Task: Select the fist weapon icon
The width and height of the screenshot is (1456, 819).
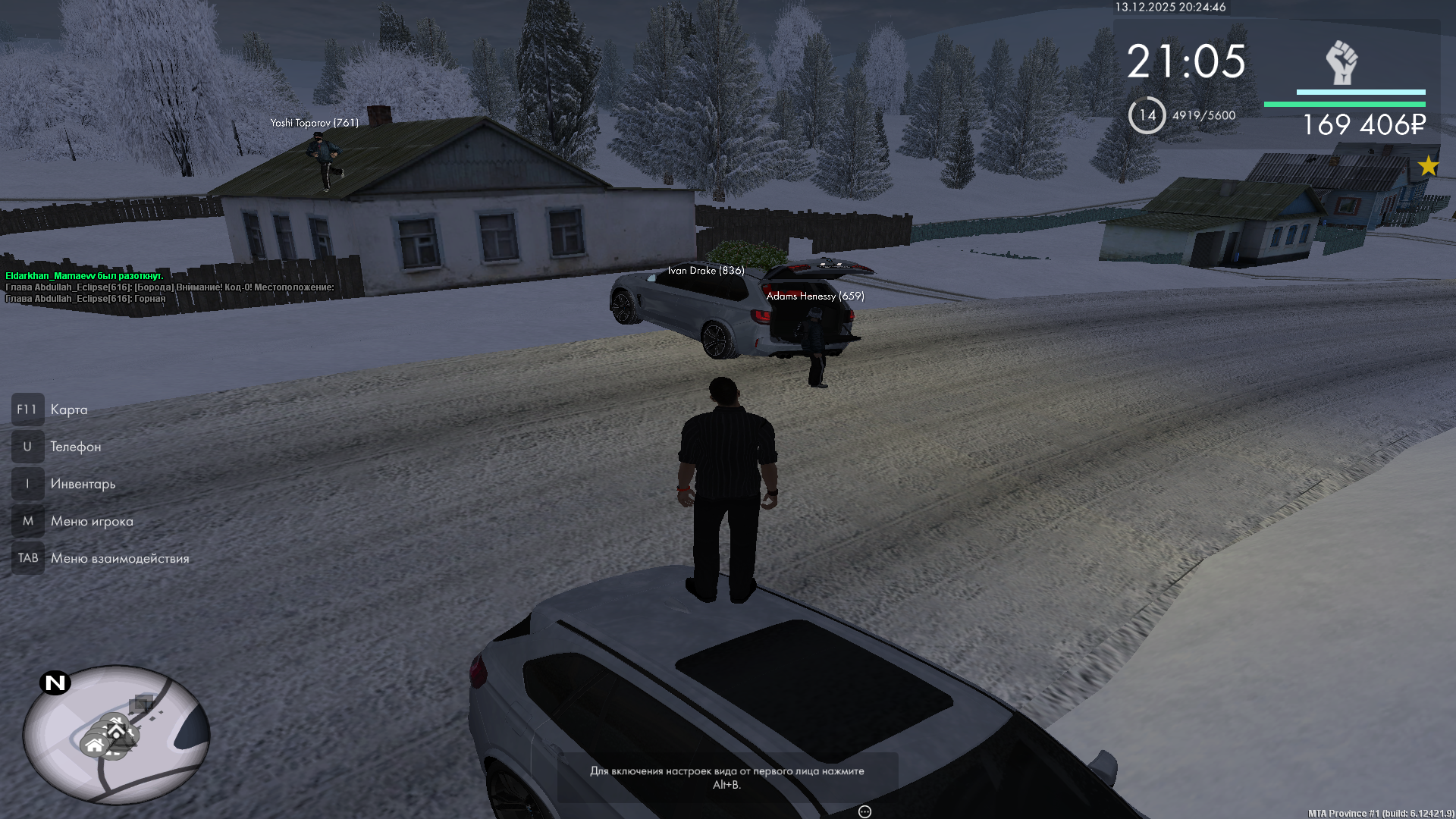Action: point(1341,63)
